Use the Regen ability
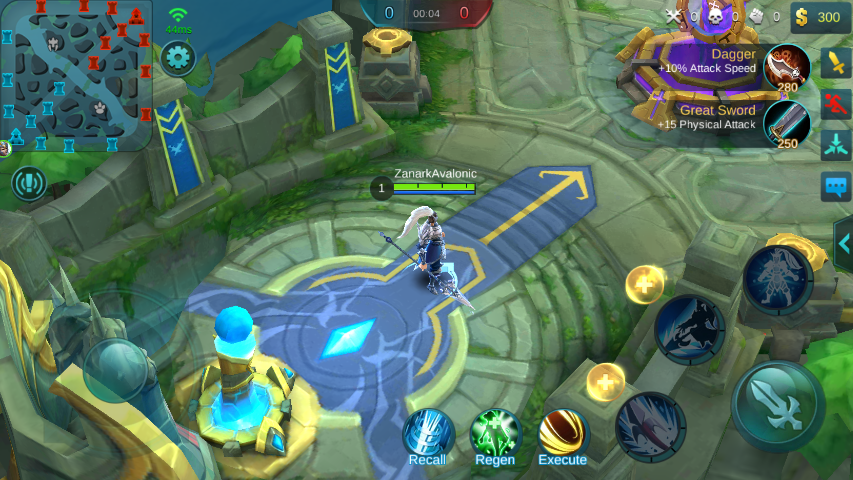The width and height of the screenshot is (853, 480). pyautogui.click(x=495, y=435)
